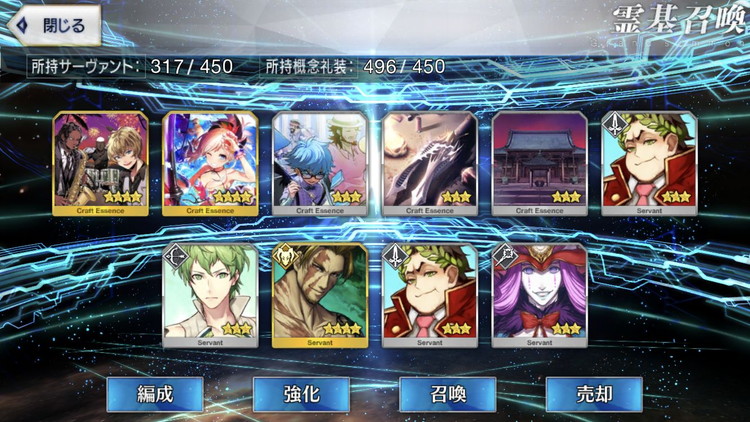The height and width of the screenshot is (422, 750).
Task: Choose the dark weapon Craft Essence card
Action: pos(430,163)
